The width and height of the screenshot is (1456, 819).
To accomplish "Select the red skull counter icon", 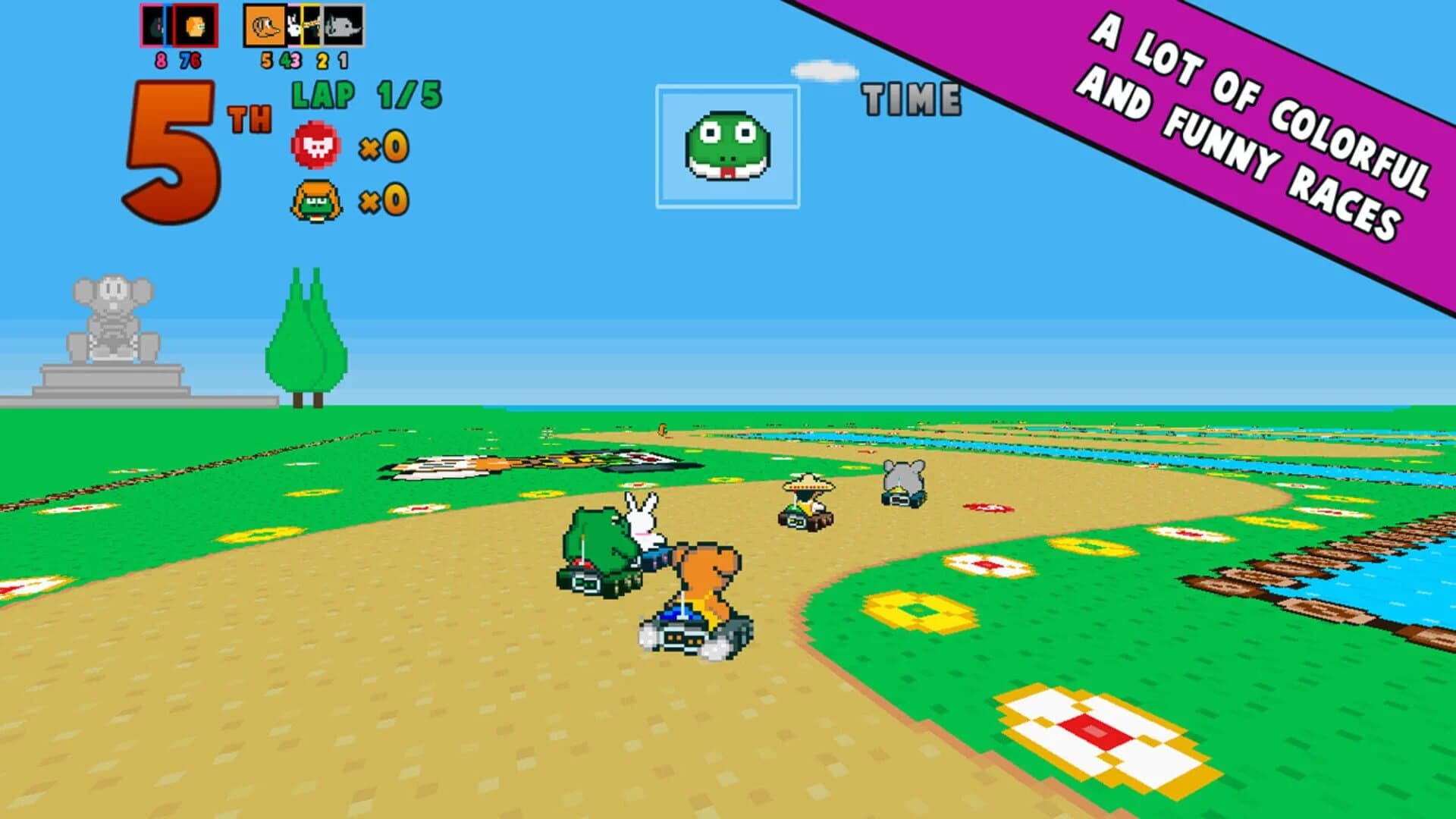I will click(x=316, y=146).
